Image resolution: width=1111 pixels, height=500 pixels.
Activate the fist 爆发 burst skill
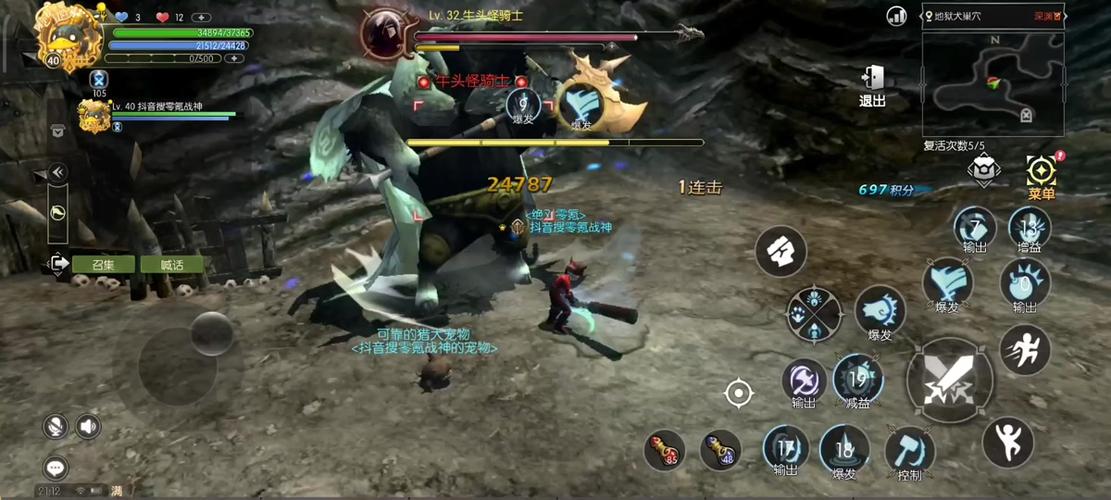880,313
